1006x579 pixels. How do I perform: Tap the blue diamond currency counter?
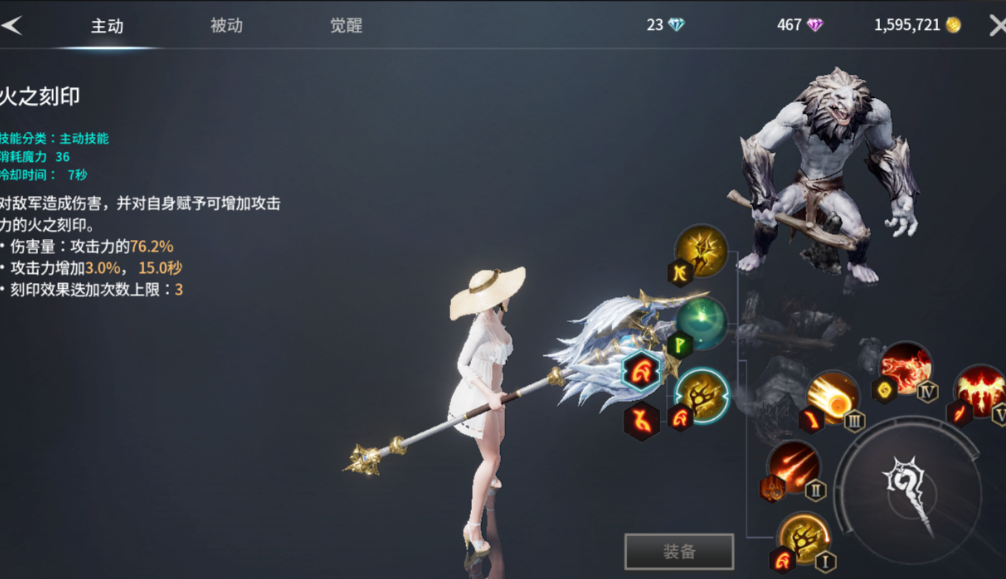[x=665, y=25]
